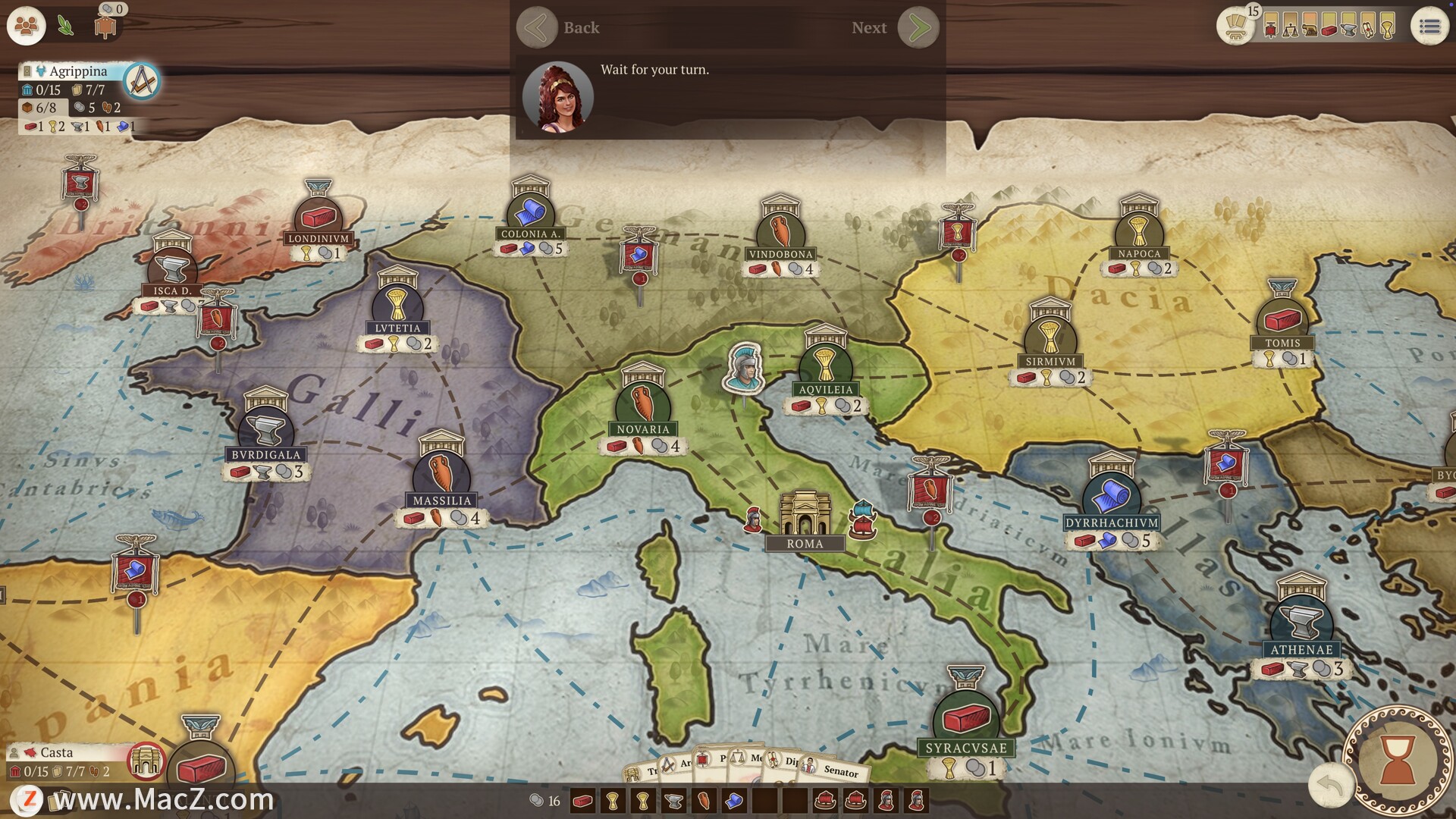1456x819 pixels.
Task: Select the brick in the storehouse bar
Action: [582, 801]
